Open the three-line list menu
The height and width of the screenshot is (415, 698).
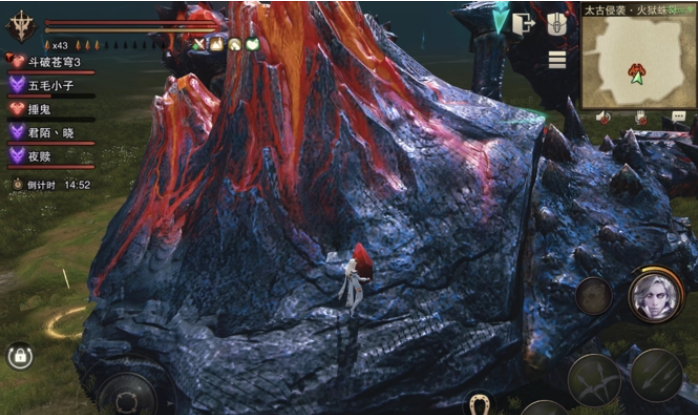(557, 59)
